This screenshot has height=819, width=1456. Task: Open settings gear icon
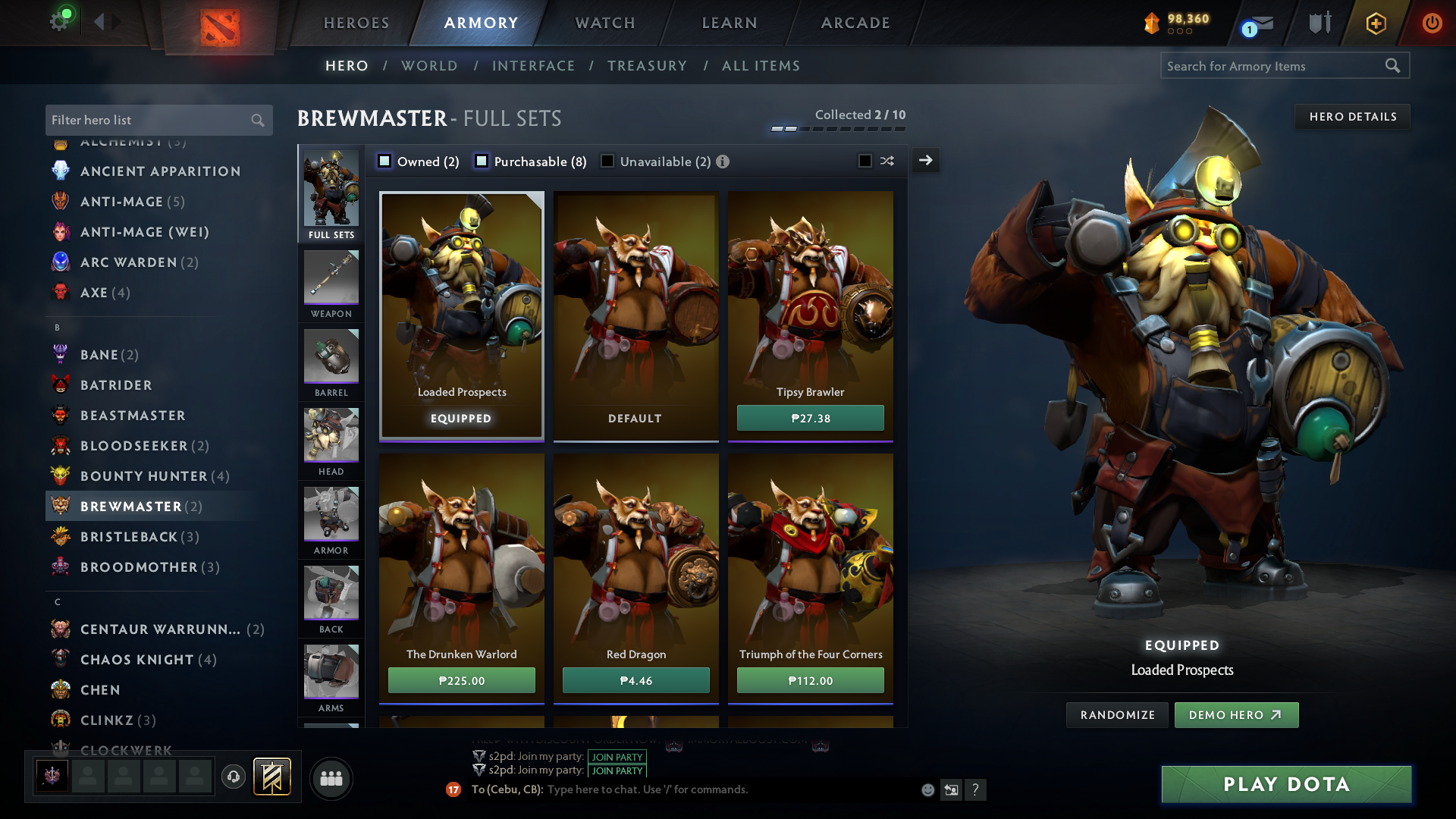tap(59, 21)
